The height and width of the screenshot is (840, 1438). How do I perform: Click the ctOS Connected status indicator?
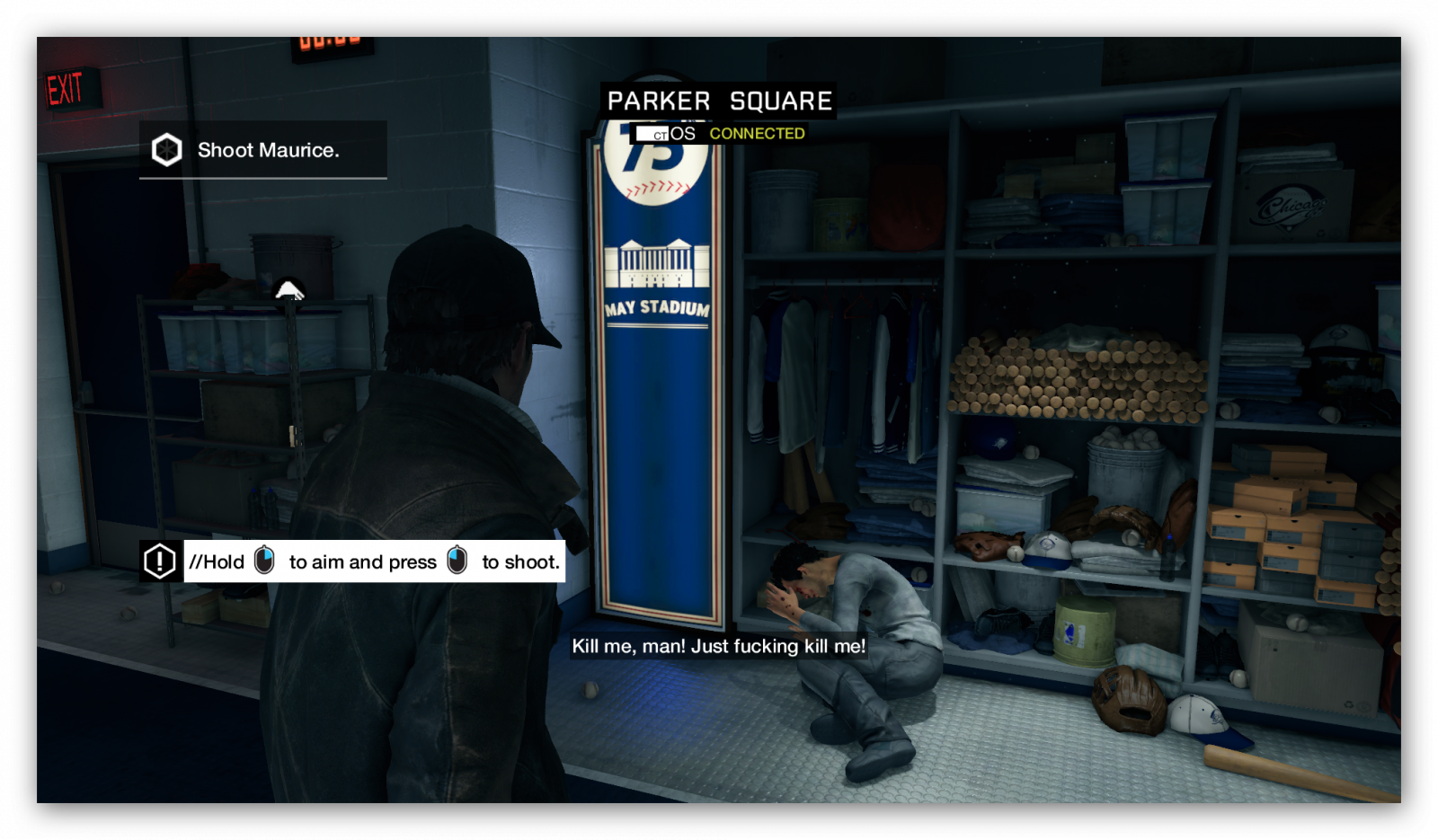(x=721, y=134)
